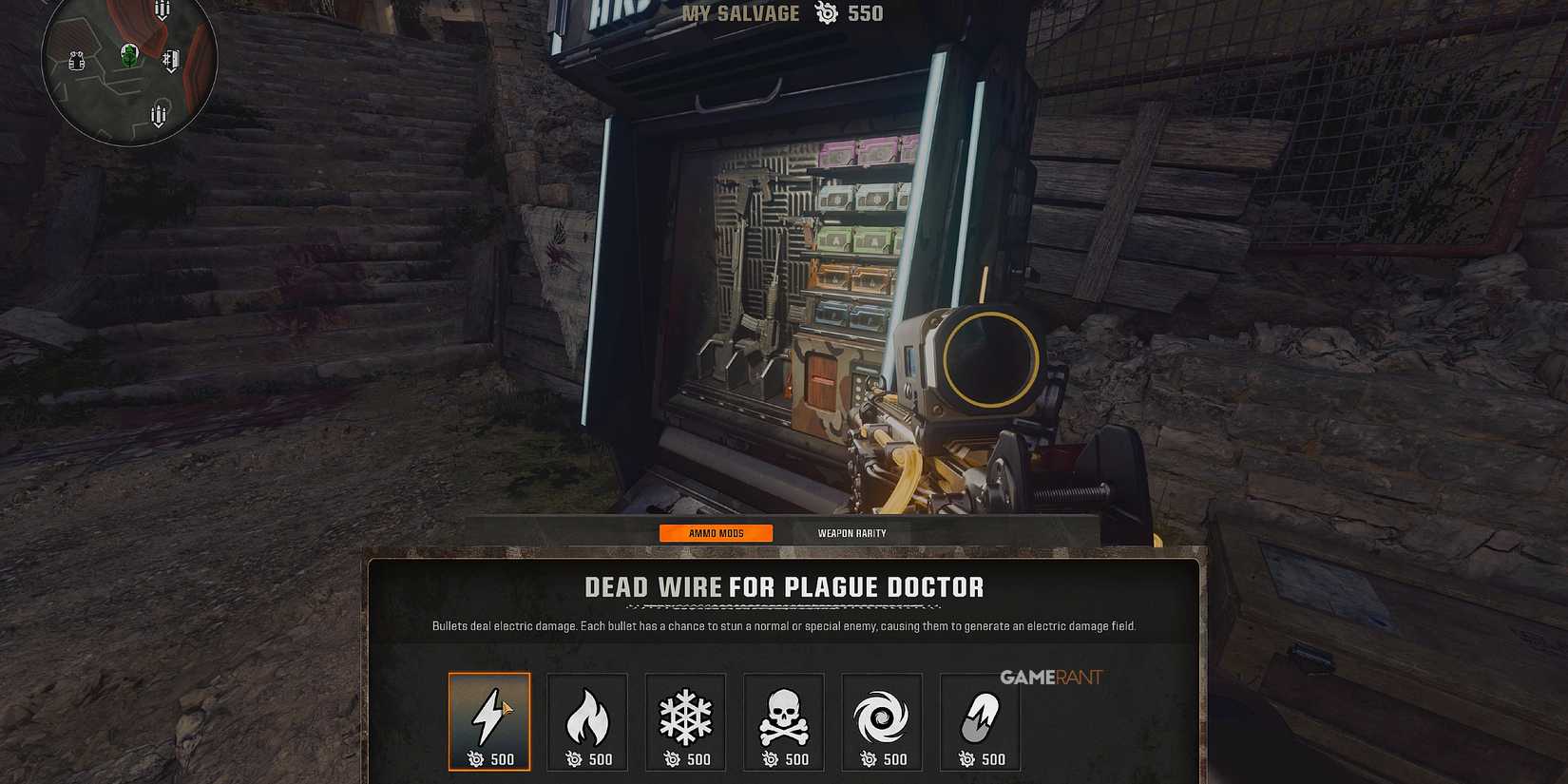Deselect the highlighted Dead Wire tile
Viewport: 1568px width, 784px height.
(x=489, y=722)
